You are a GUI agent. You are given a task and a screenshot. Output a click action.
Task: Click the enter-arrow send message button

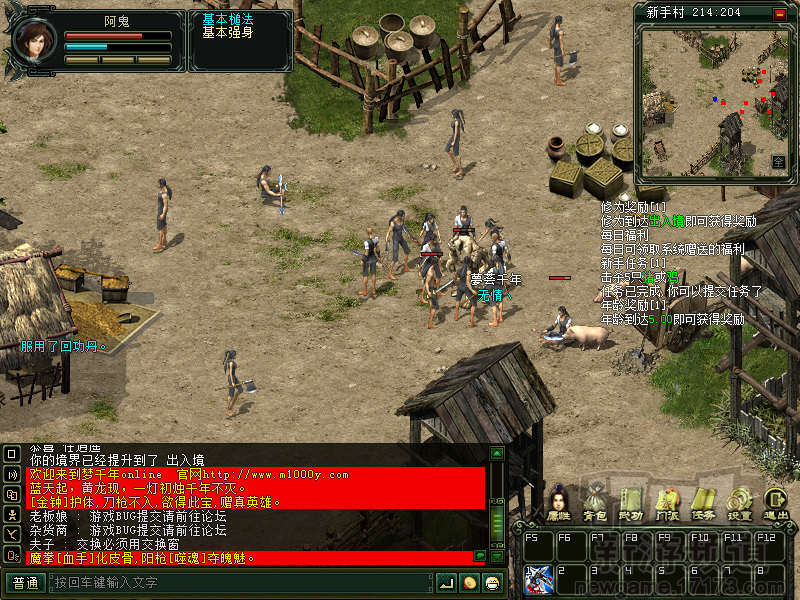(x=446, y=583)
